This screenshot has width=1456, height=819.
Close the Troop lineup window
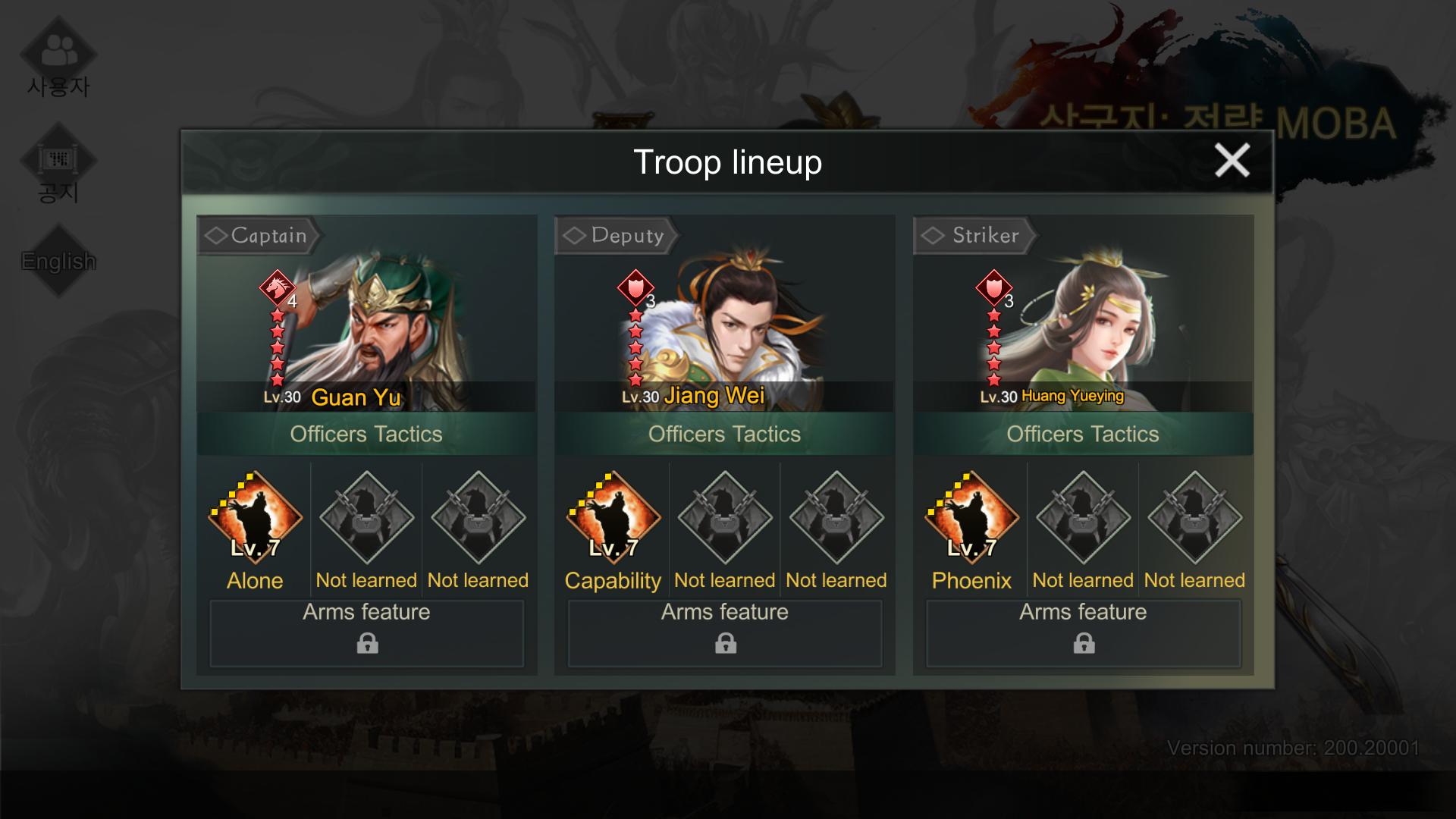click(1232, 161)
